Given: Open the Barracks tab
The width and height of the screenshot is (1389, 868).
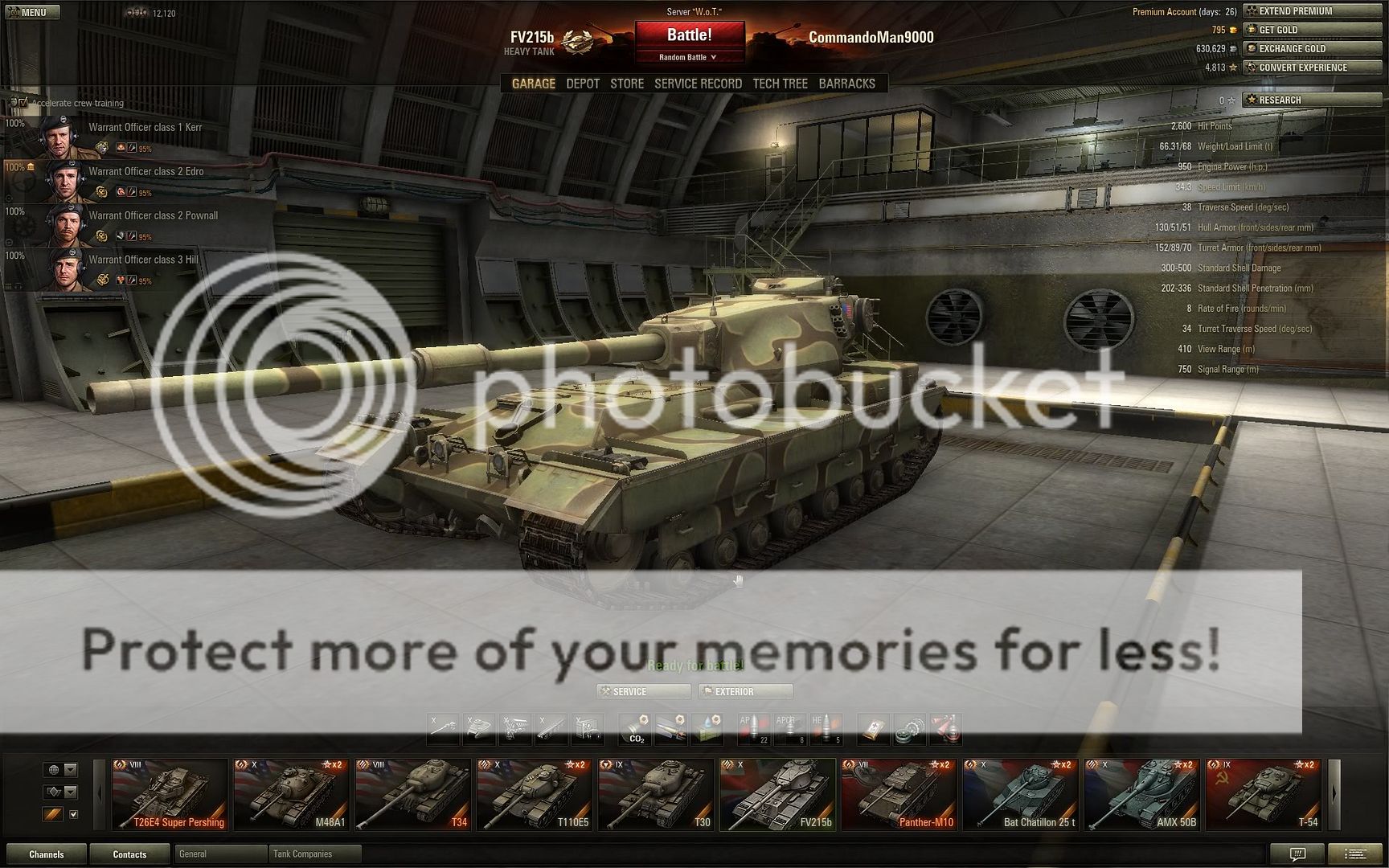Looking at the screenshot, I should 846,84.
